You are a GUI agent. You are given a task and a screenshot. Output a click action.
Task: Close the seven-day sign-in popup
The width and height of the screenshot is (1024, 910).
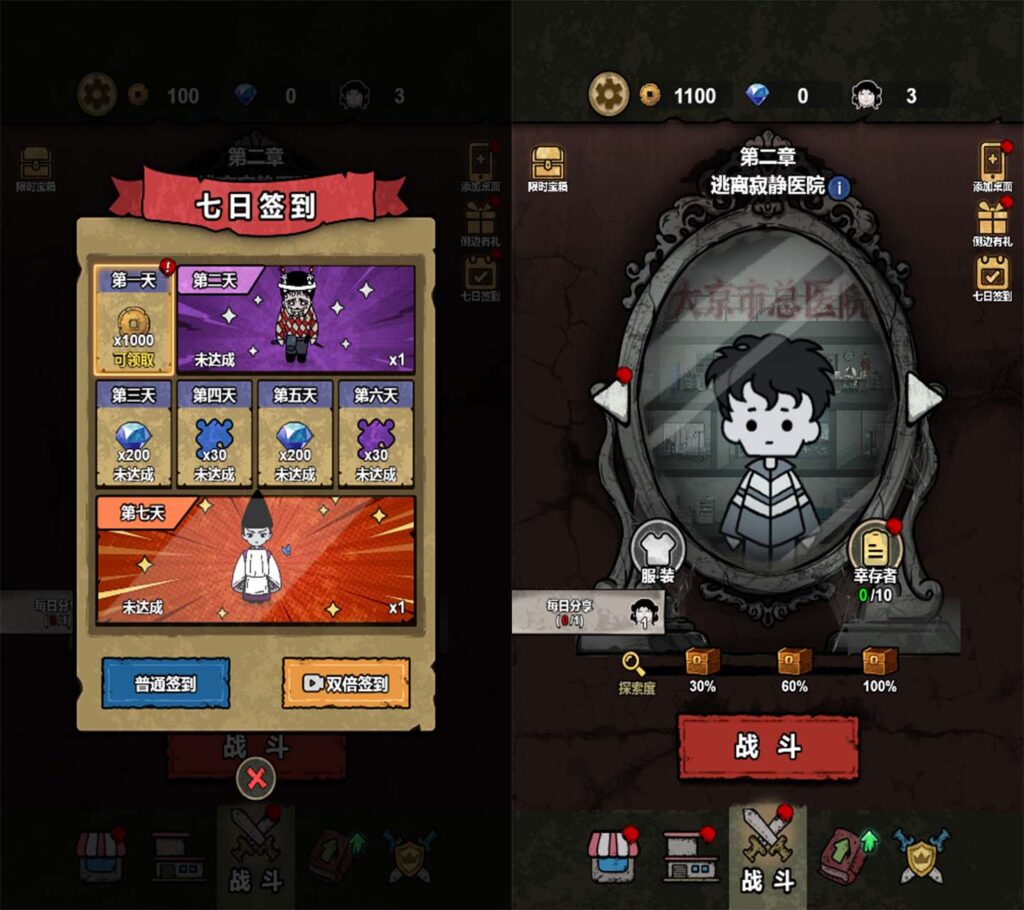(257, 779)
